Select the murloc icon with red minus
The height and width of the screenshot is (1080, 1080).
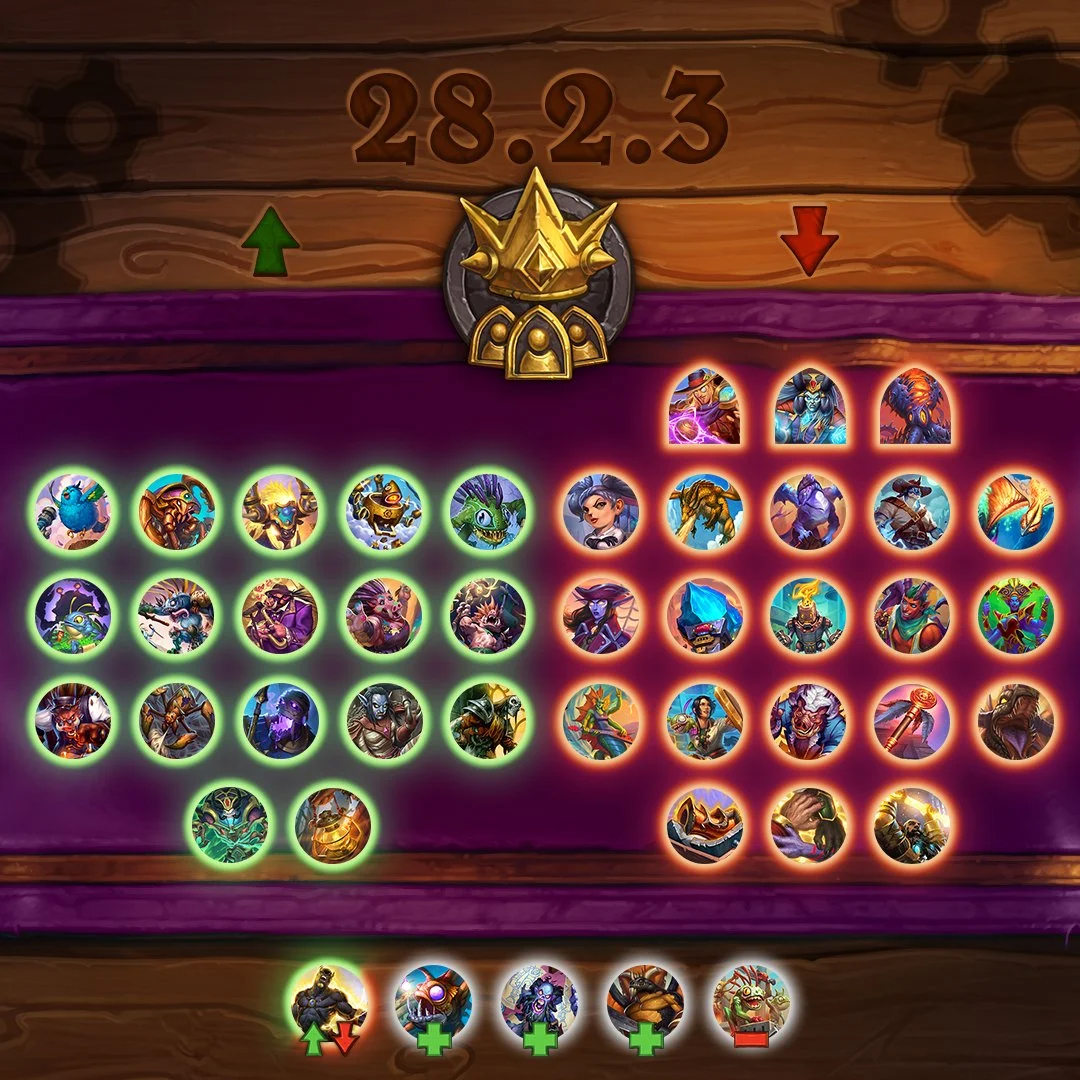tap(751, 1002)
